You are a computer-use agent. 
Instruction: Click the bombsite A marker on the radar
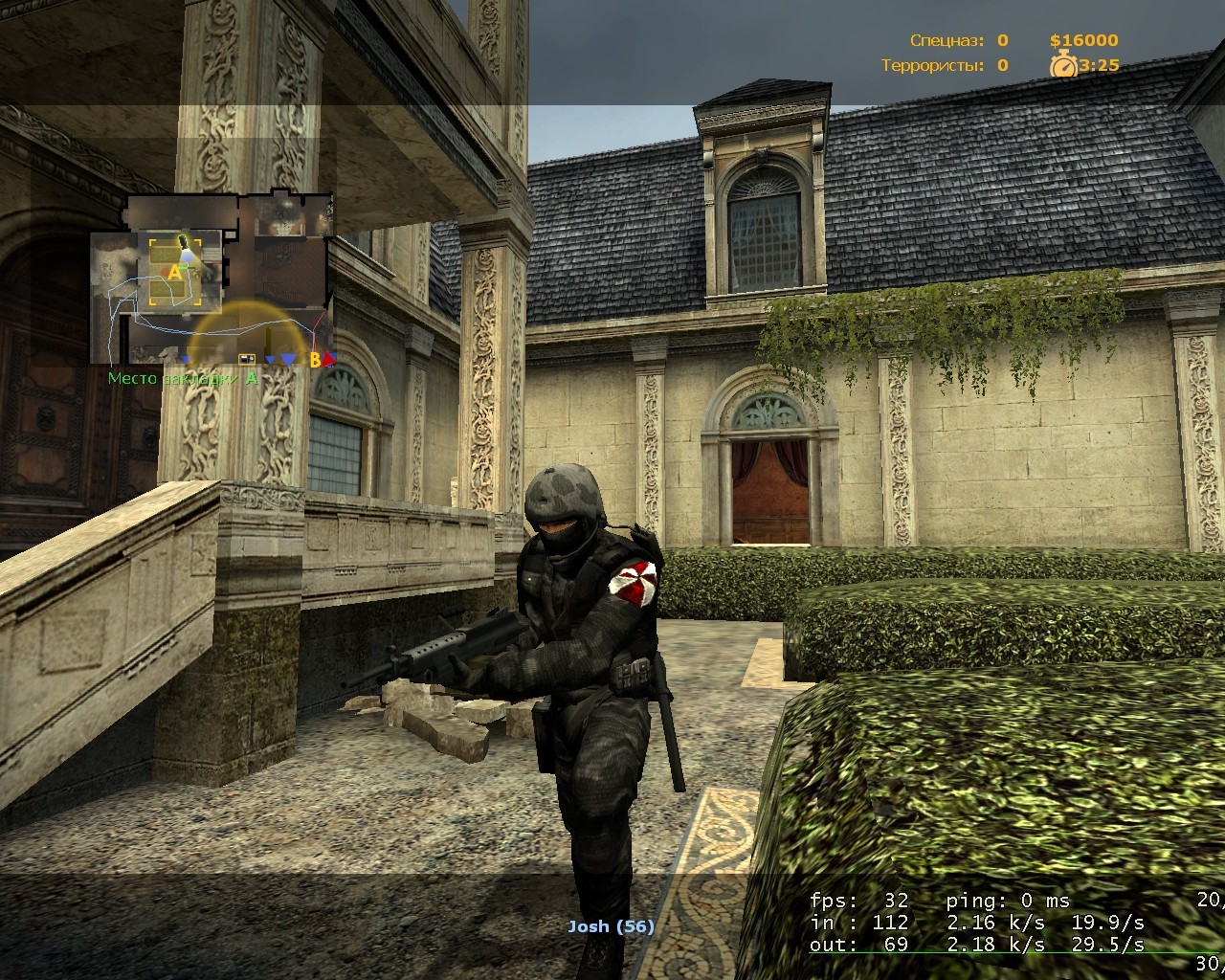[175, 271]
